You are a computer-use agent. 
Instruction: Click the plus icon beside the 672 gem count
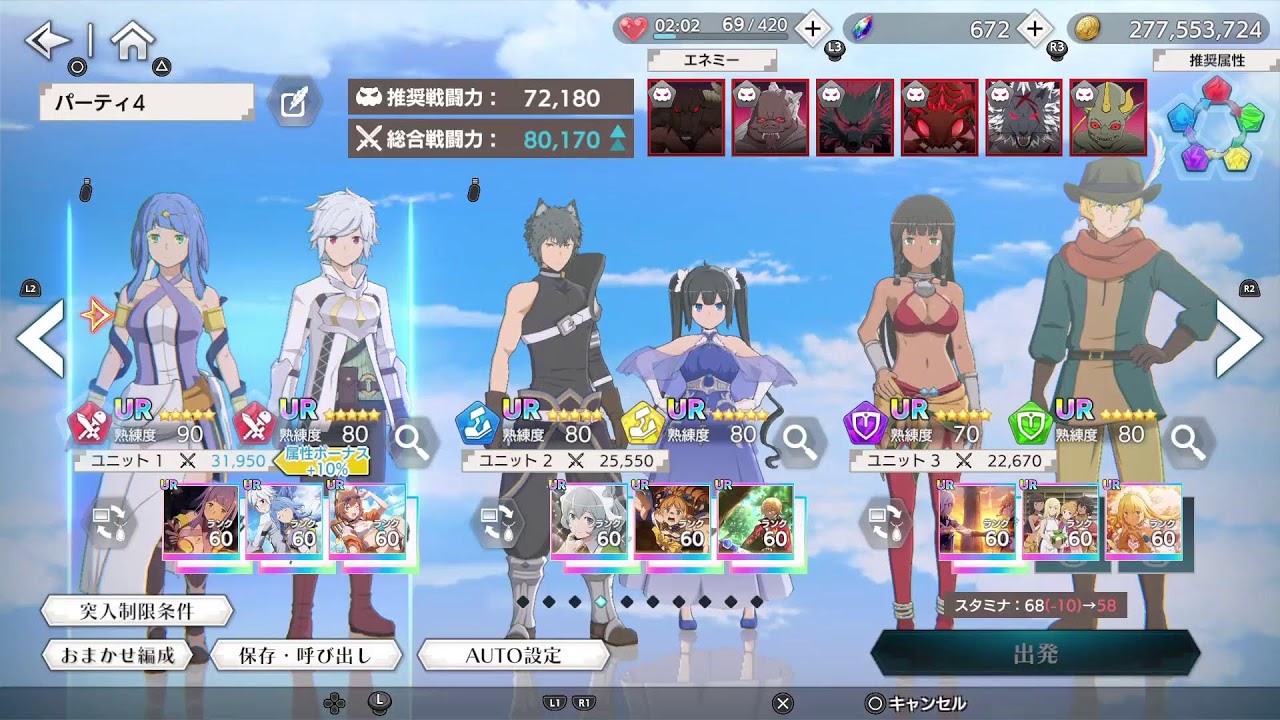[x=1033, y=29]
